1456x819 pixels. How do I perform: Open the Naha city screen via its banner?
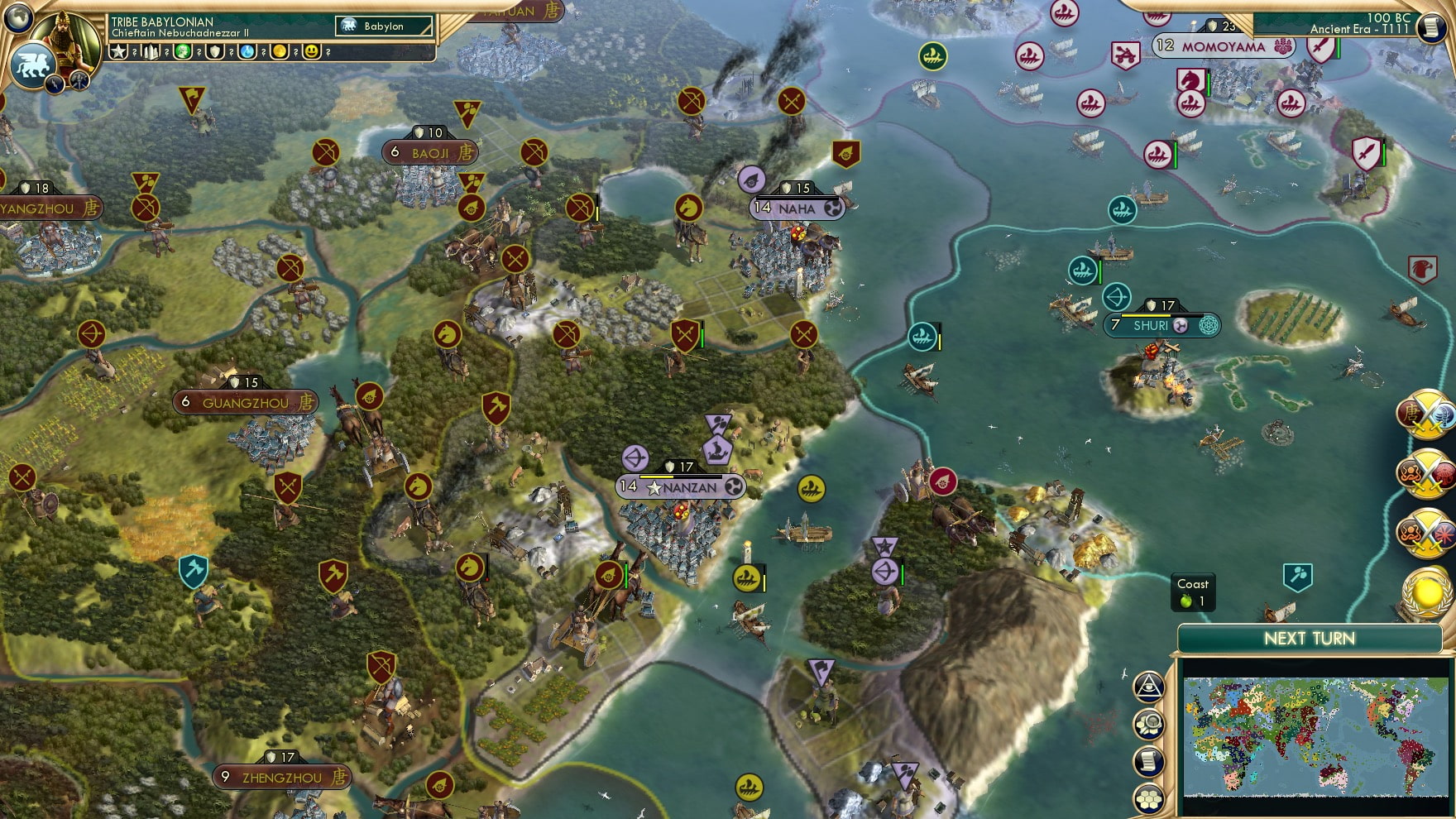[x=797, y=208]
